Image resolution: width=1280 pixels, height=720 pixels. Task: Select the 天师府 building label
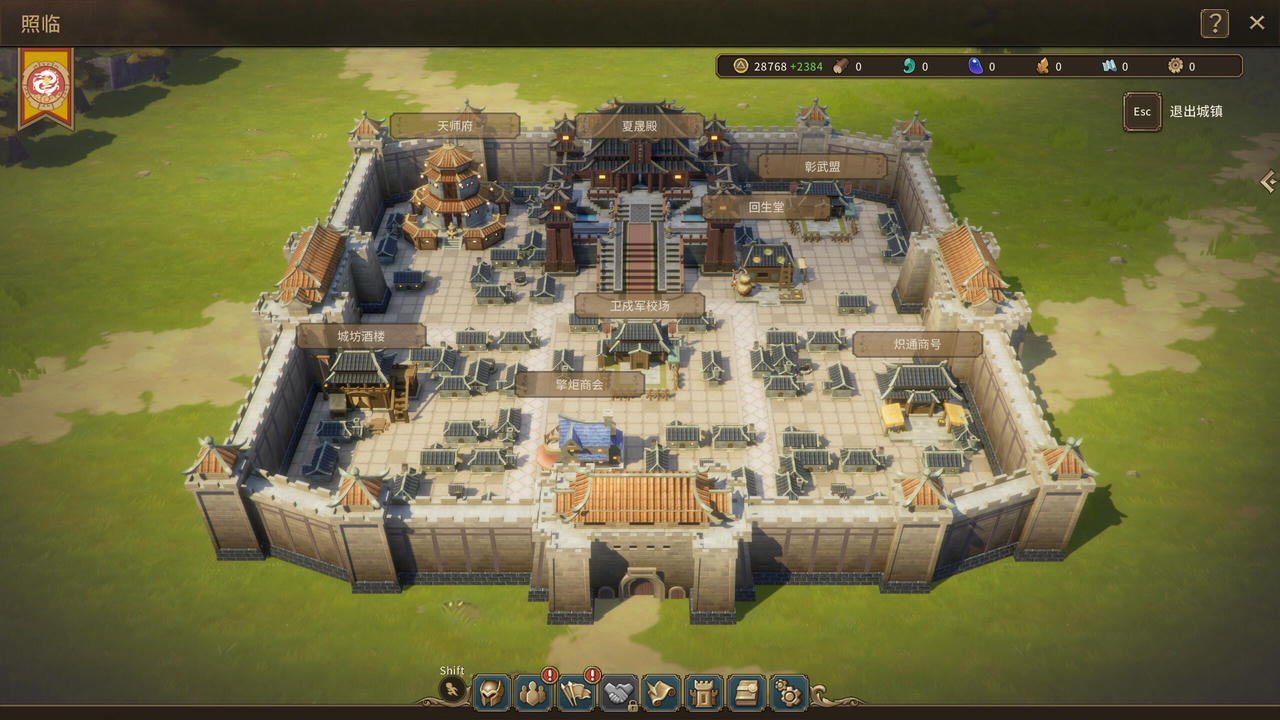[x=457, y=124]
